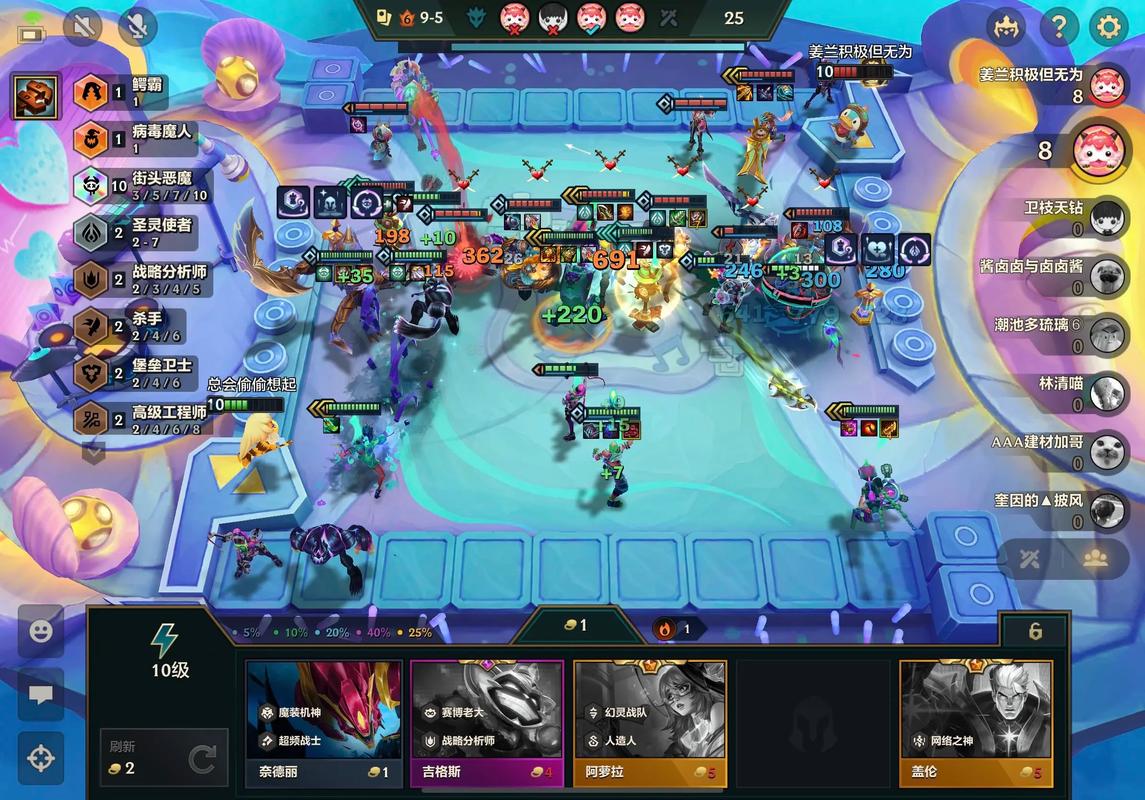Click the crosshair recenter button
The height and width of the screenshot is (800, 1145).
[41, 758]
